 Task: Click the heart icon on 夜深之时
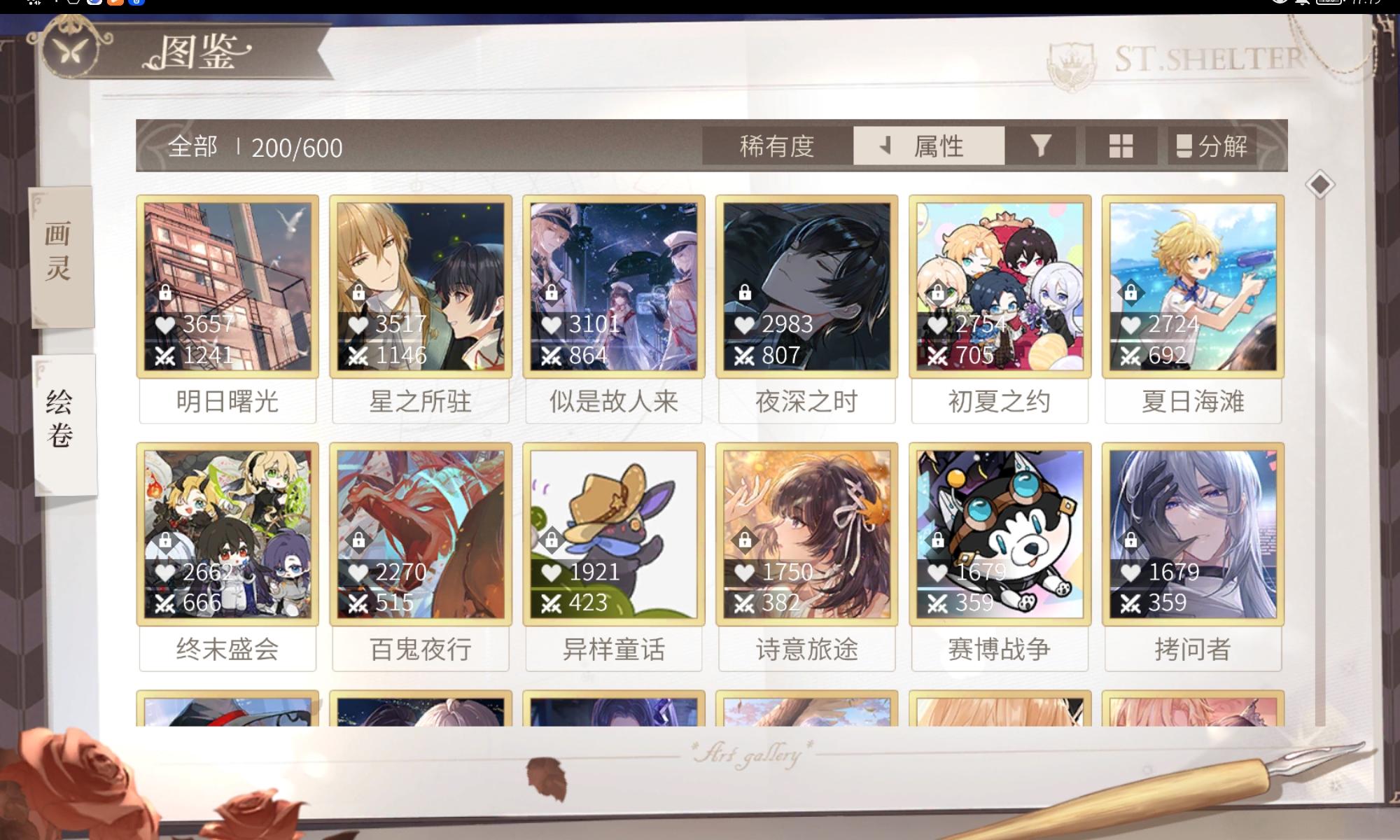click(743, 325)
